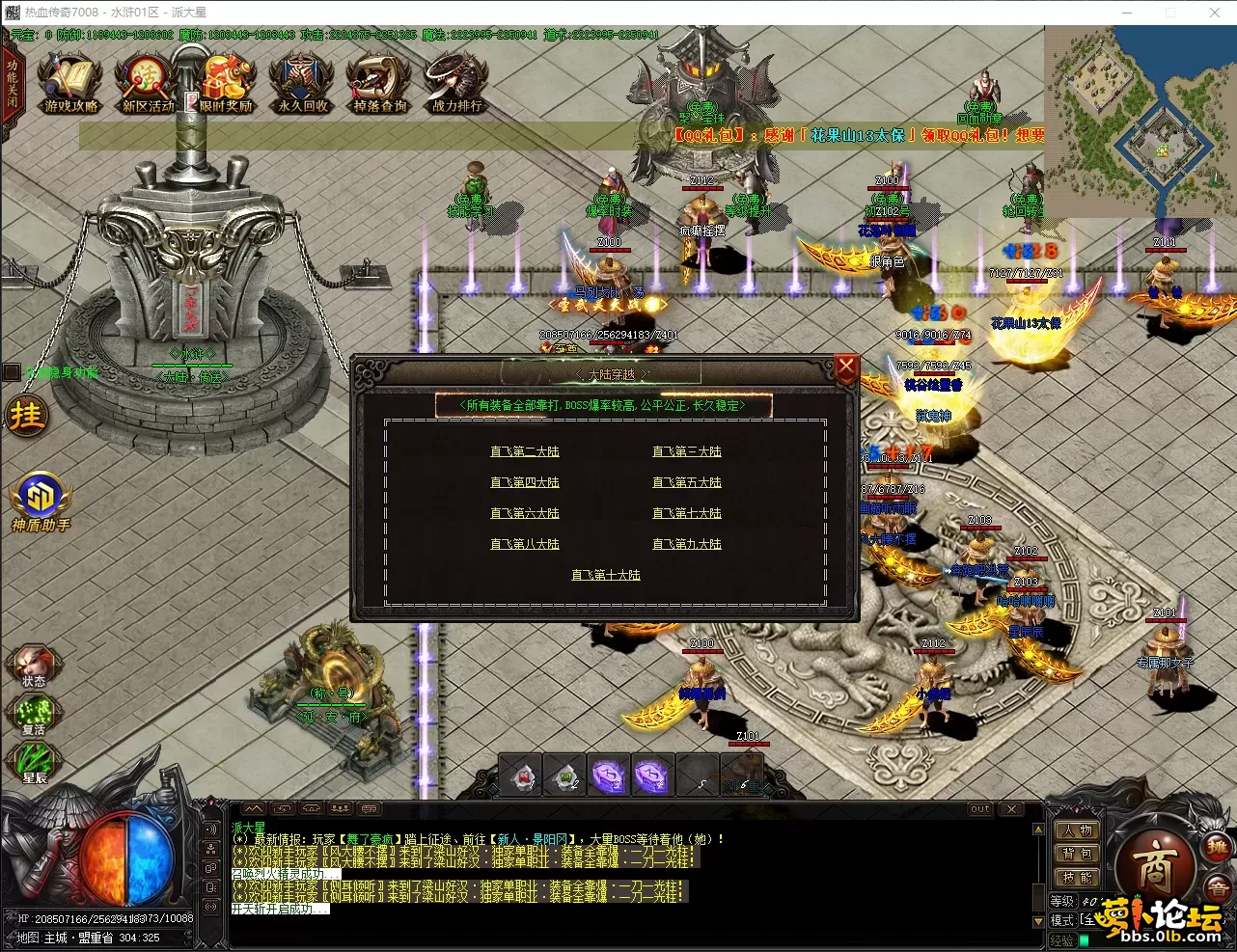Open the 人物 character panel
The height and width of the screenshot is (952, 1237).
[1076, 830]
